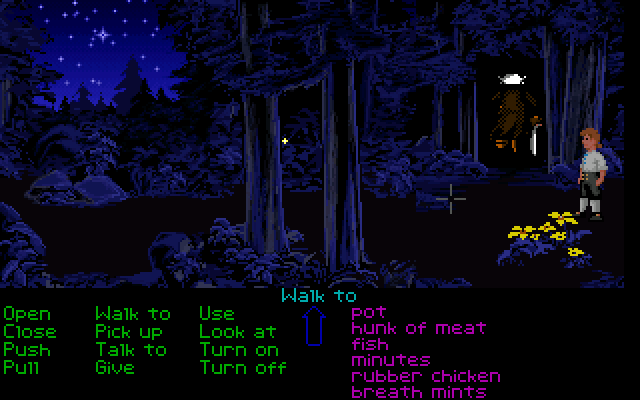Choose the Walk to verb in the verb list
Viewport: 640px width, 400px height.
coord(132,315)
